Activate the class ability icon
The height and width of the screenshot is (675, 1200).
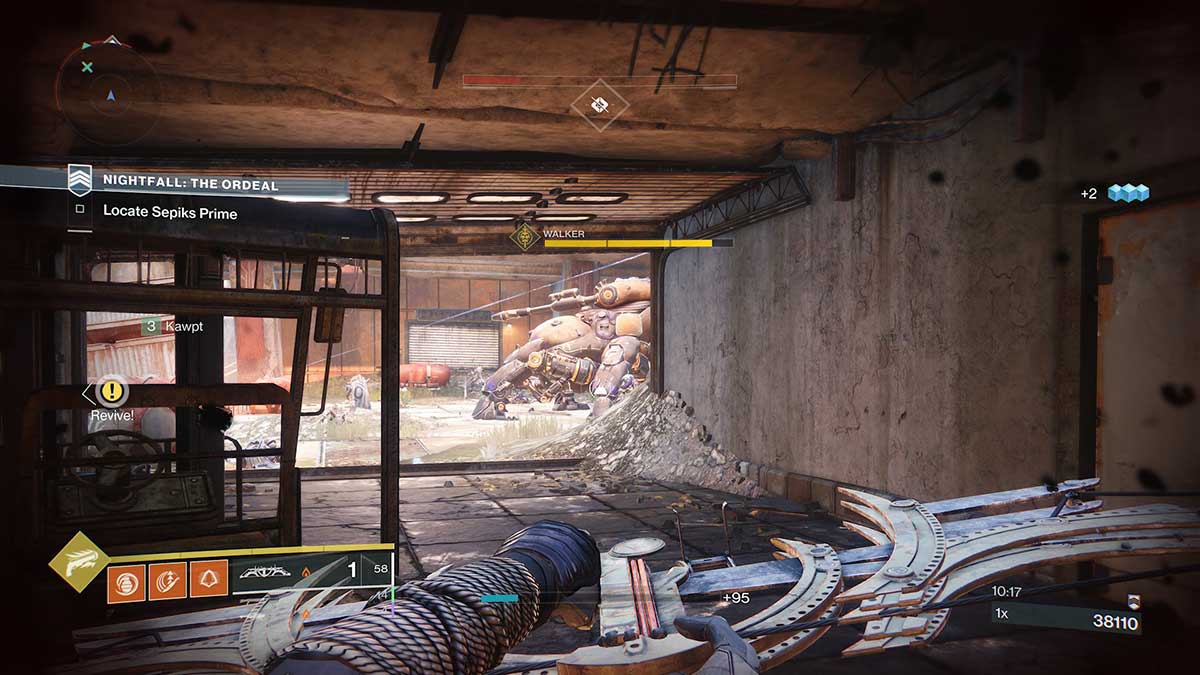click(x=208, y=580)
